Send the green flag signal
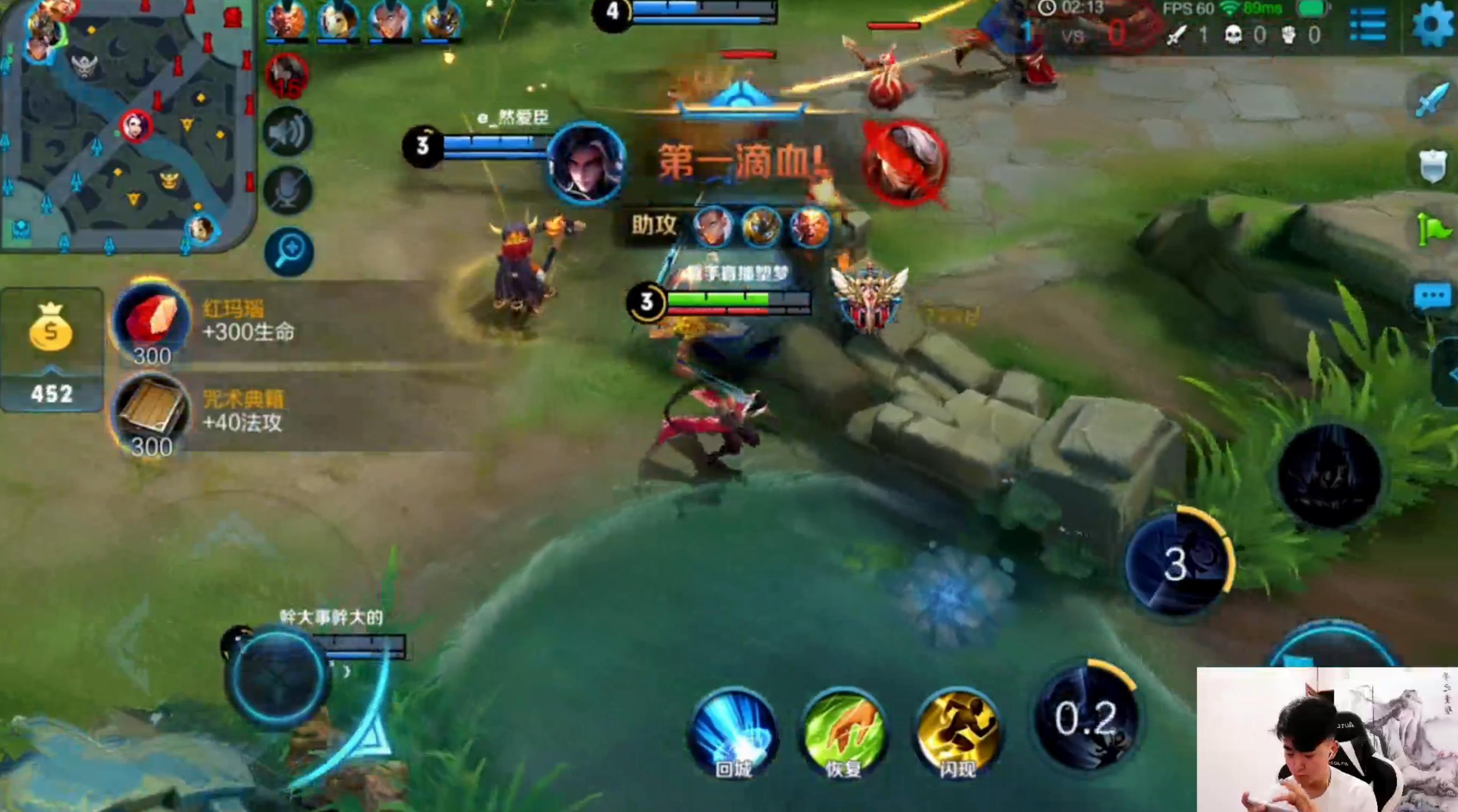 click(1433, 230)
